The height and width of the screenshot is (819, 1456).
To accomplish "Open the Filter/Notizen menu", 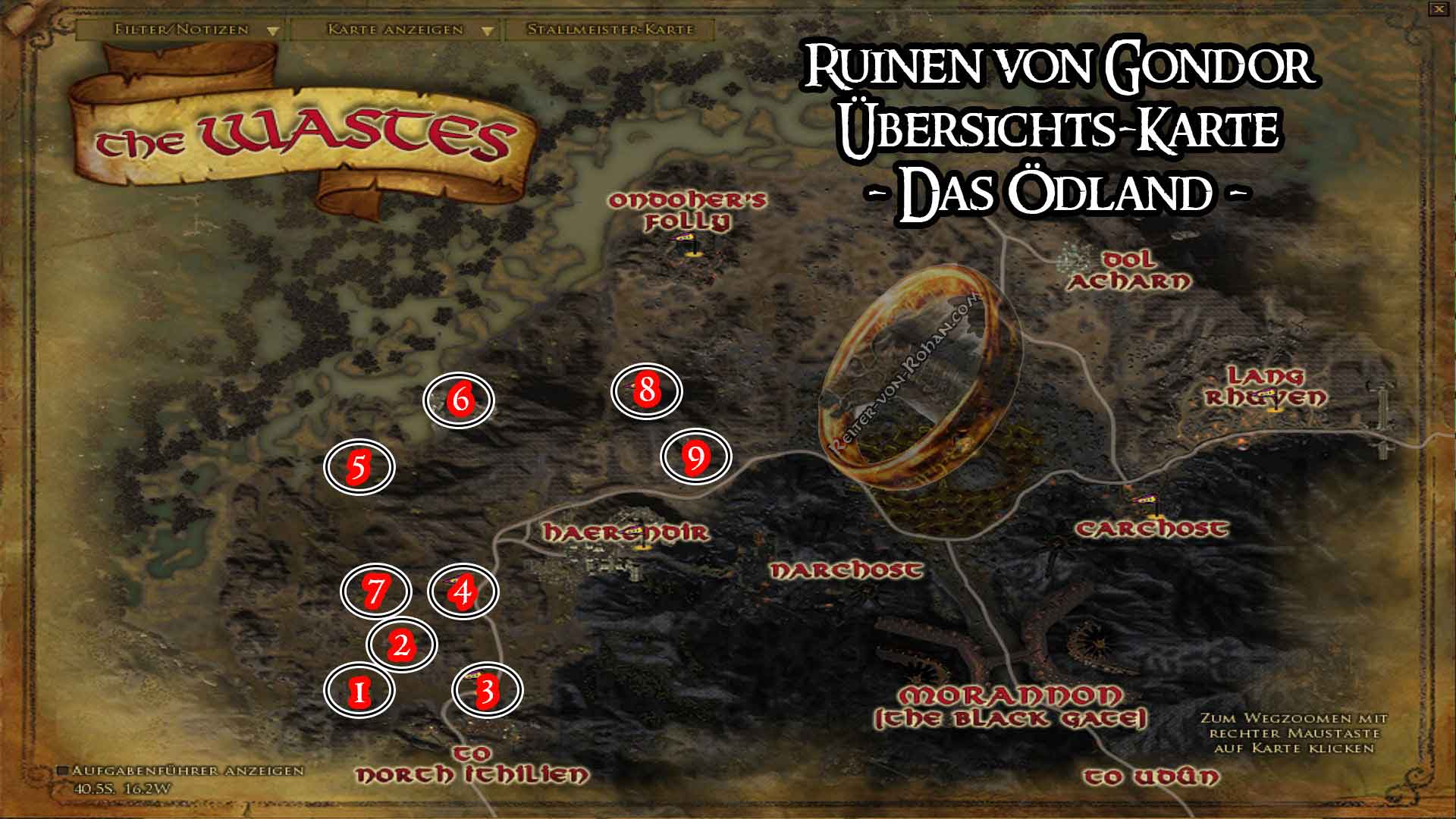I will [x=180, y=31].
